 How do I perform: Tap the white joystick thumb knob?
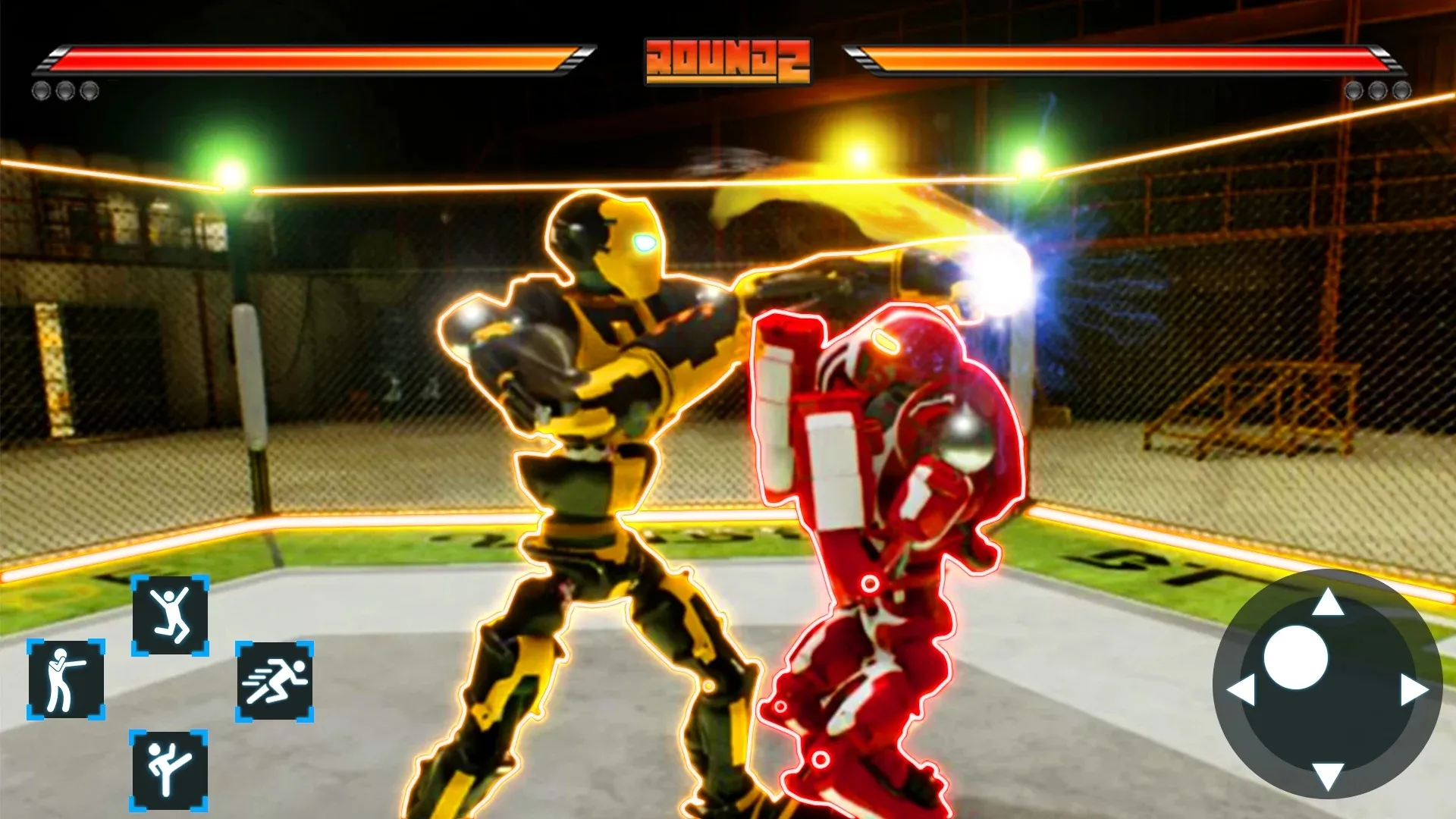click(x=1295, y=657)
